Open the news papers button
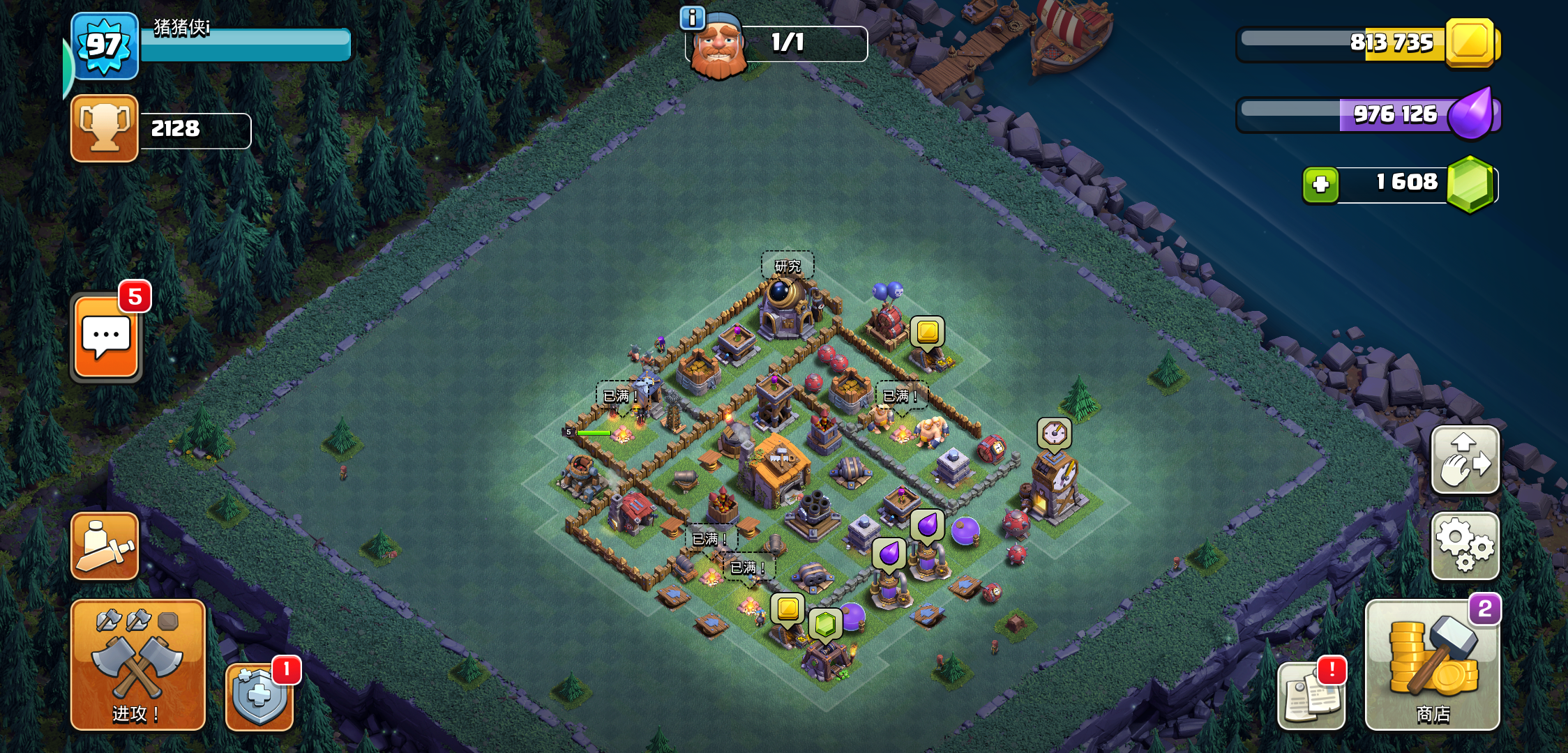The image size is (1568, 753). click(1311, 697)
